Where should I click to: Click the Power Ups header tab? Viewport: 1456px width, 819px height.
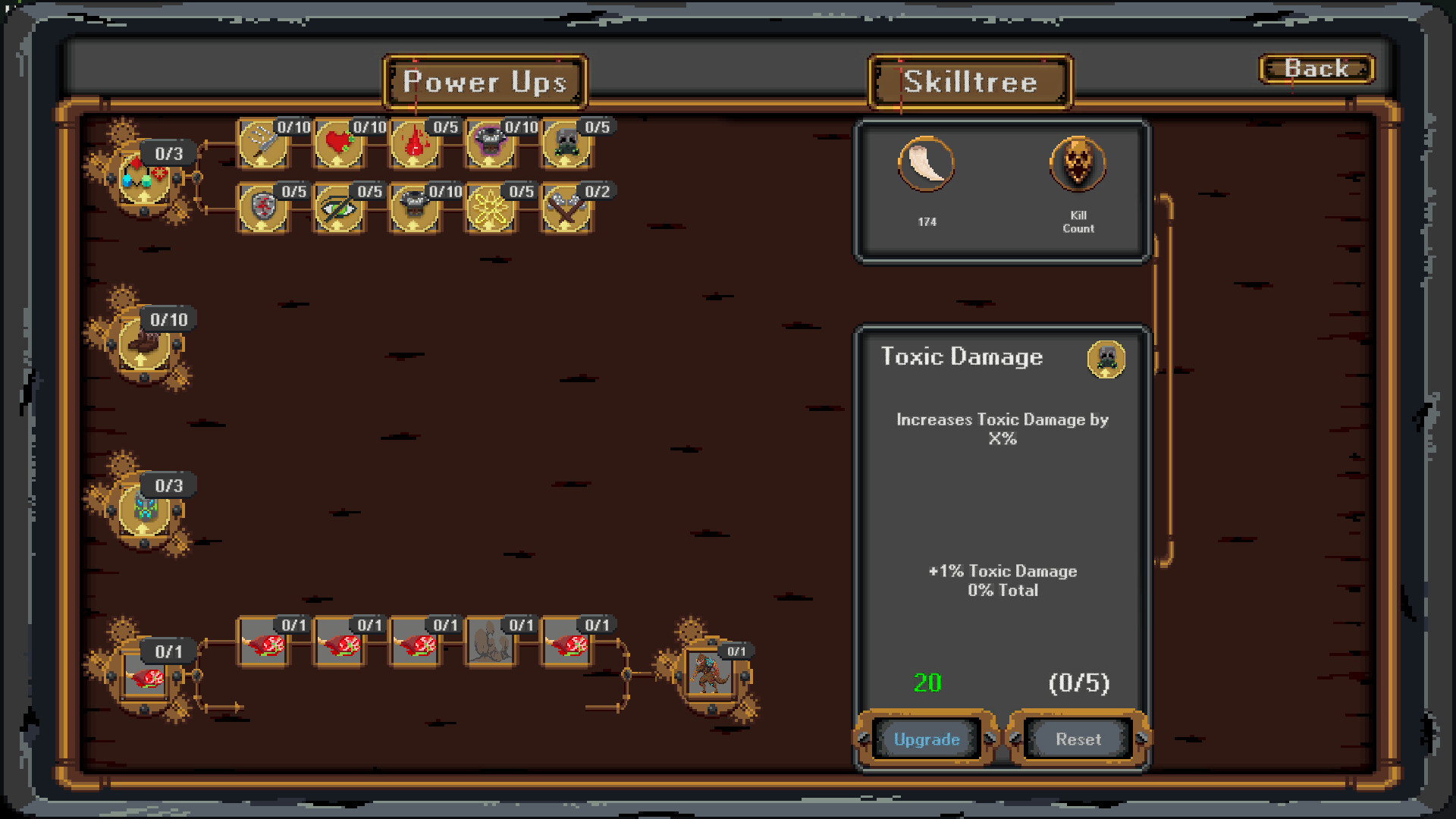(x=485, y=82)
